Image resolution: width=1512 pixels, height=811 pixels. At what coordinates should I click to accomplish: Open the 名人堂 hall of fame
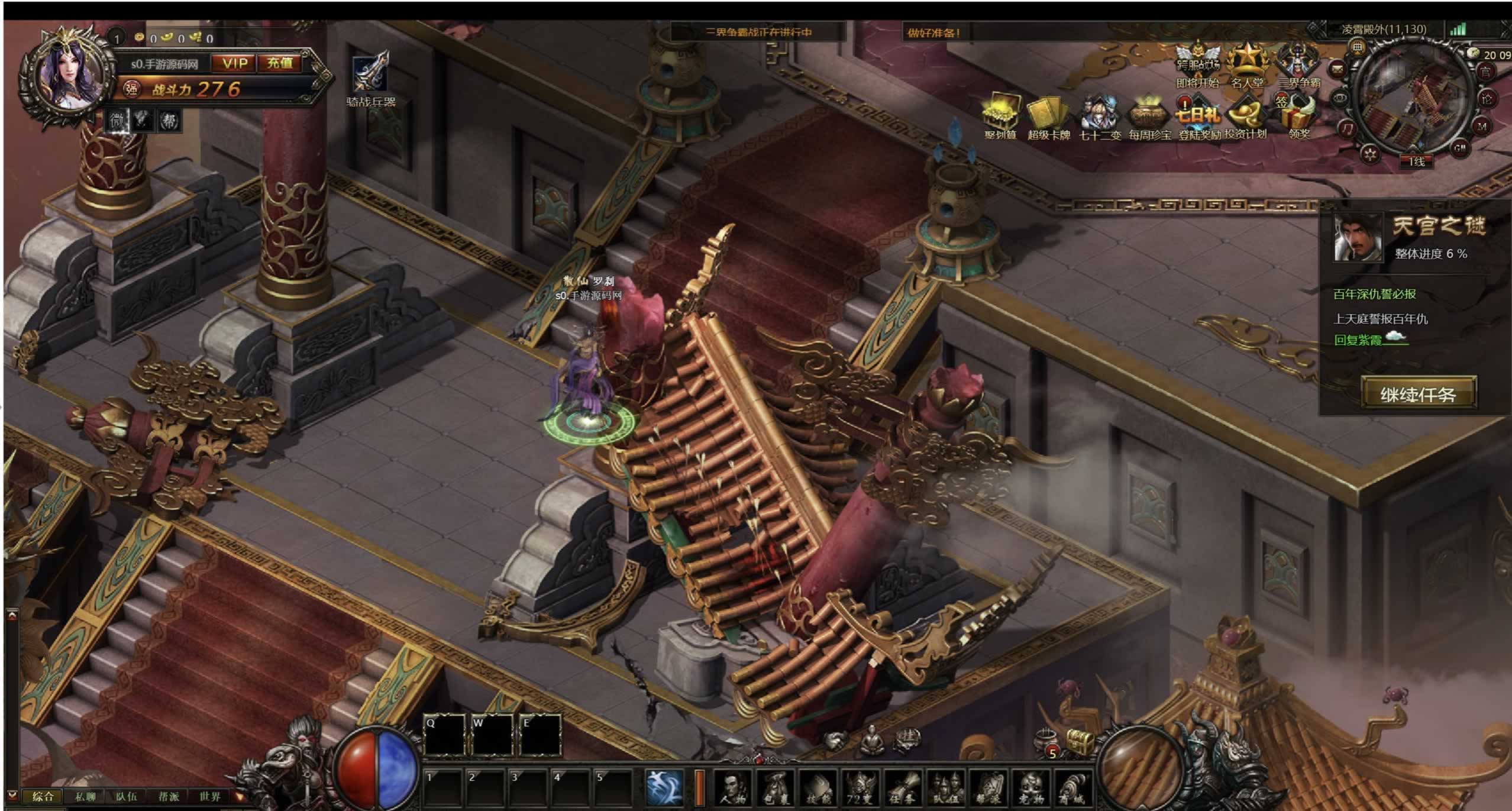coord(1247,64)
